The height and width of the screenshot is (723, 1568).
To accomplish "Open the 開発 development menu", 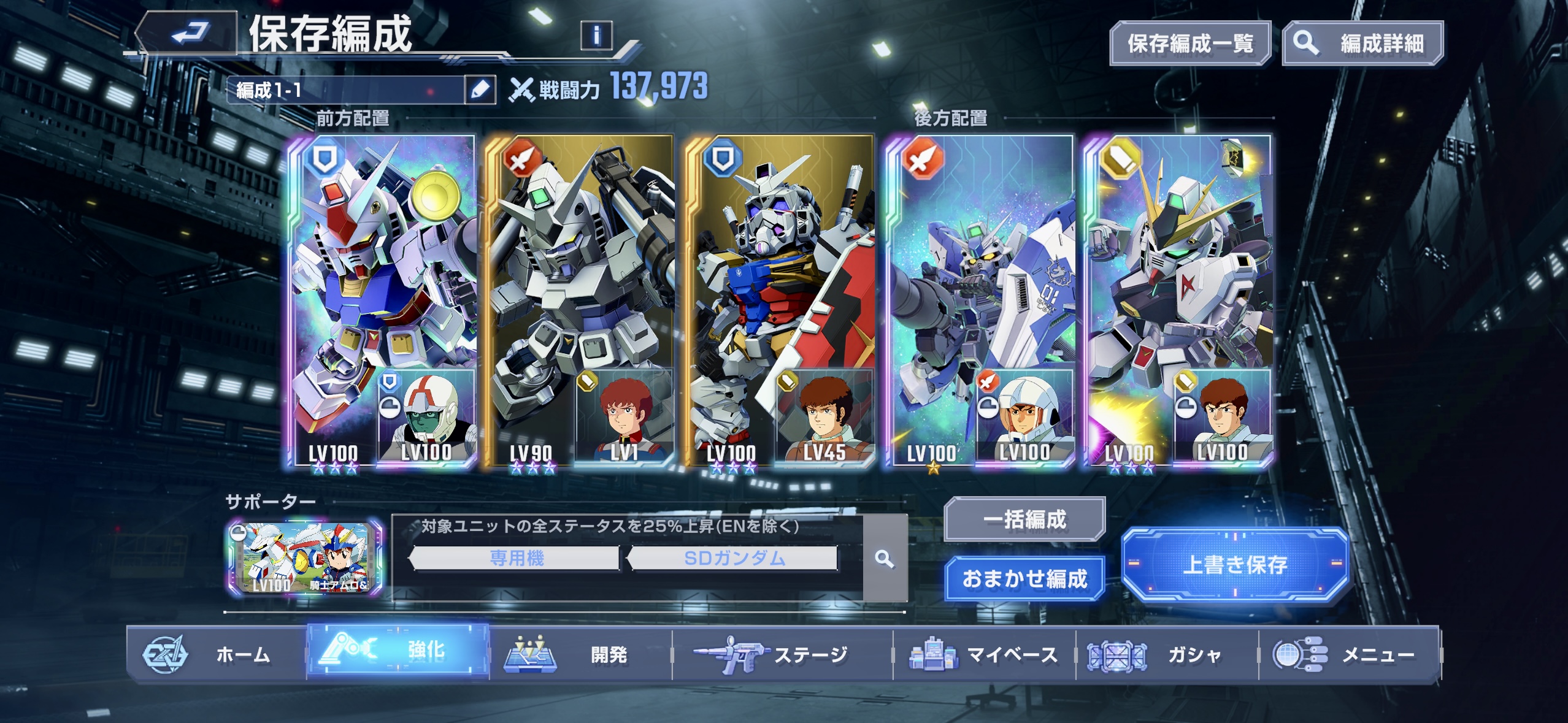I will pos(580,654).
